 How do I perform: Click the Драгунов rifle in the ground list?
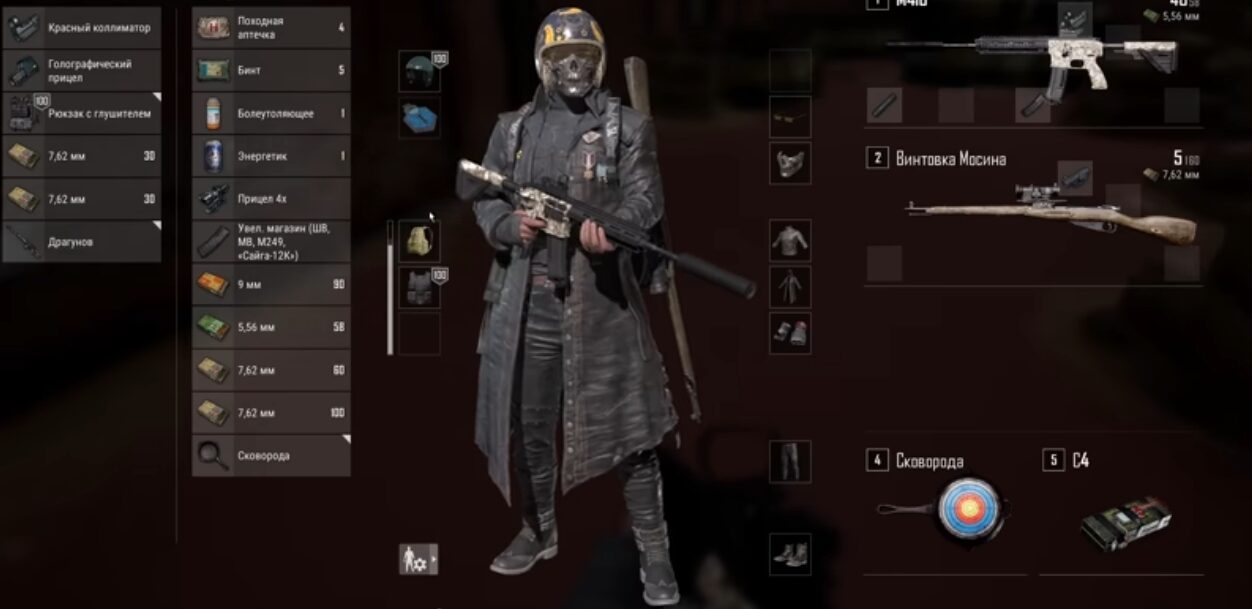82,242
